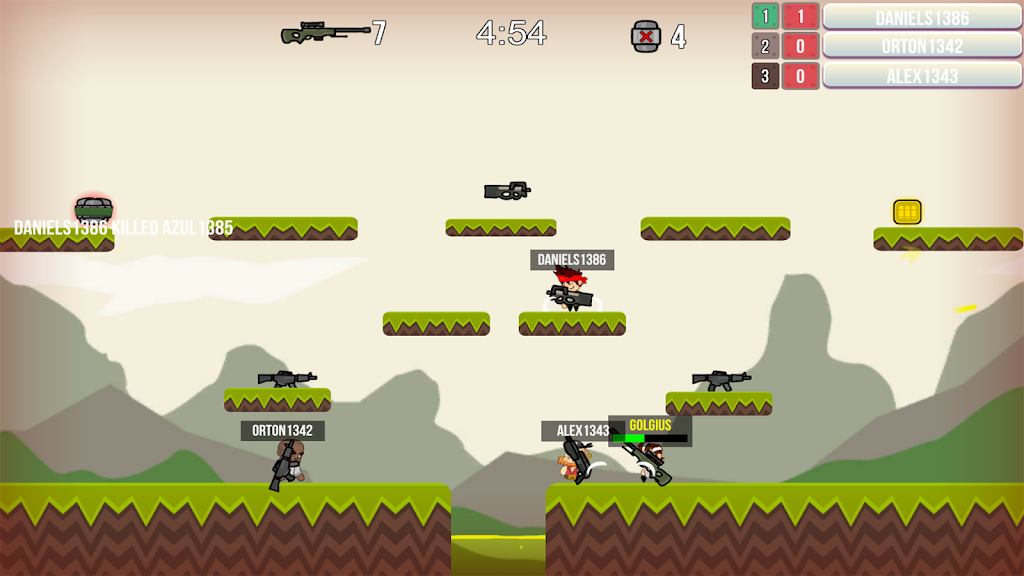Select the grenade icon in the HUD
Image resolution: width=1024 pixels, height=576 pixels.
point(646,36)
